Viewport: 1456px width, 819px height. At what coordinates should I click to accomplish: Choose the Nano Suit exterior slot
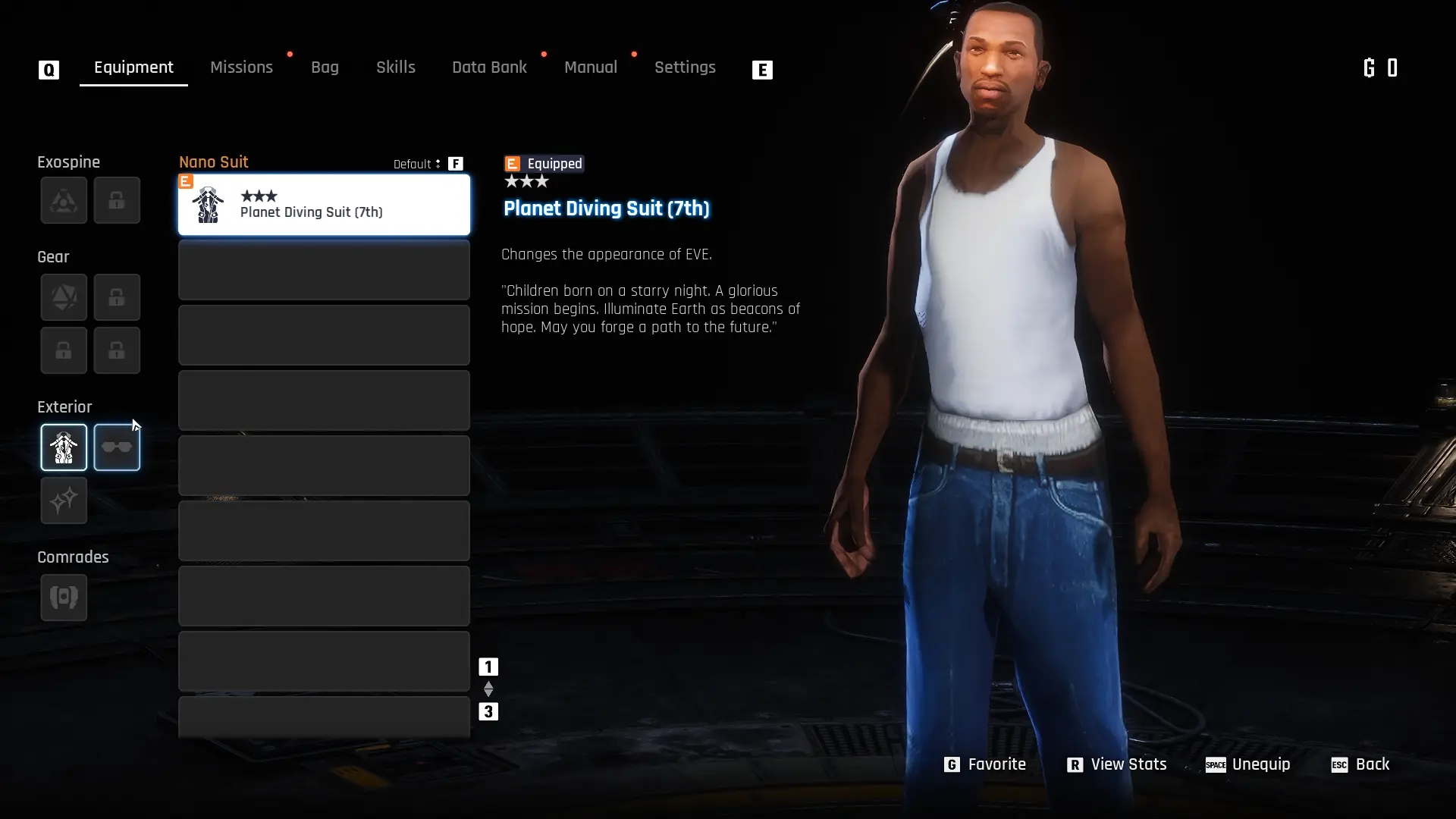pos(64,447)
